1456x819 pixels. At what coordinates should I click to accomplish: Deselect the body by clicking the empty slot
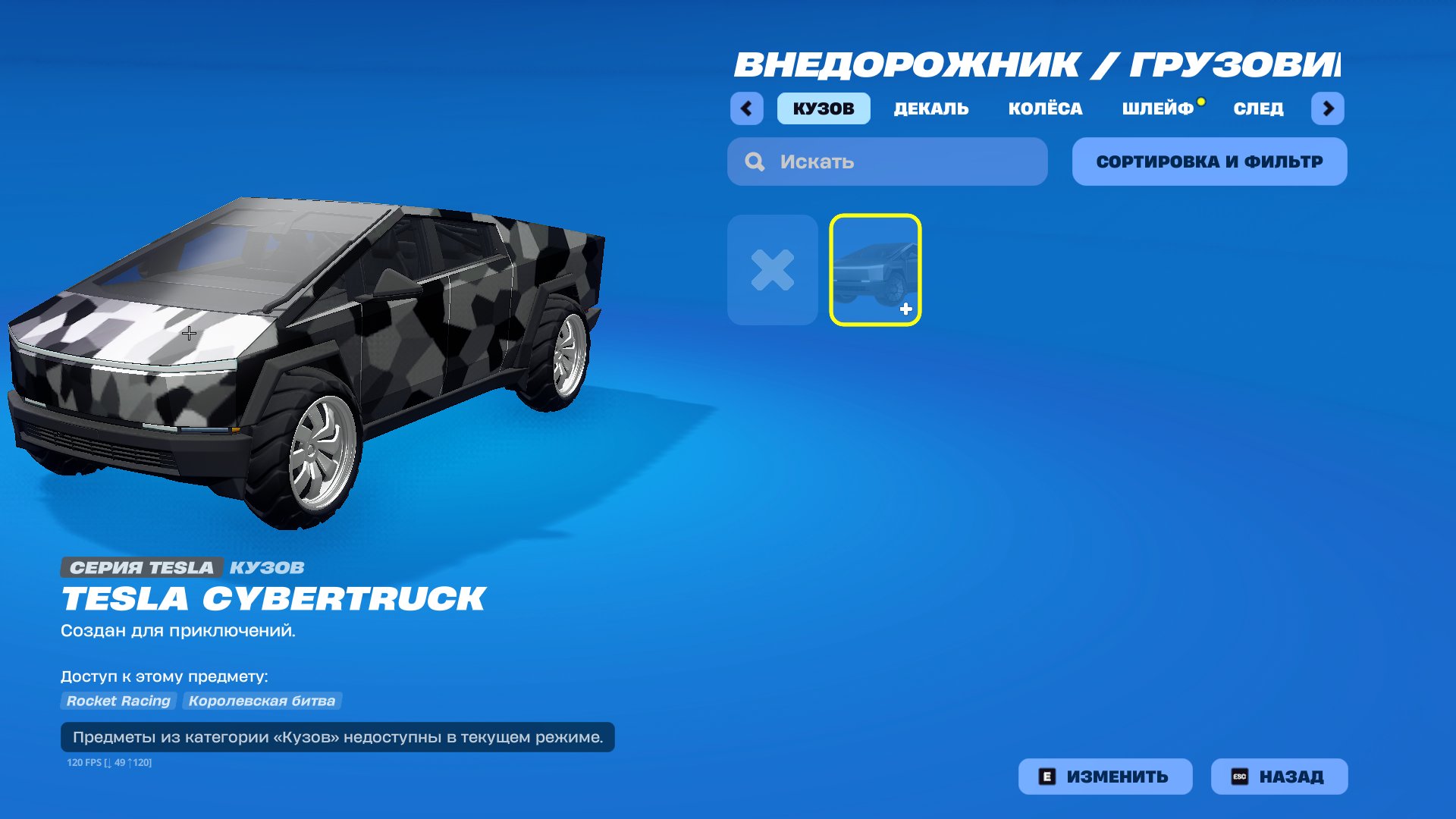pyautogui.click(x=772, y=269)
